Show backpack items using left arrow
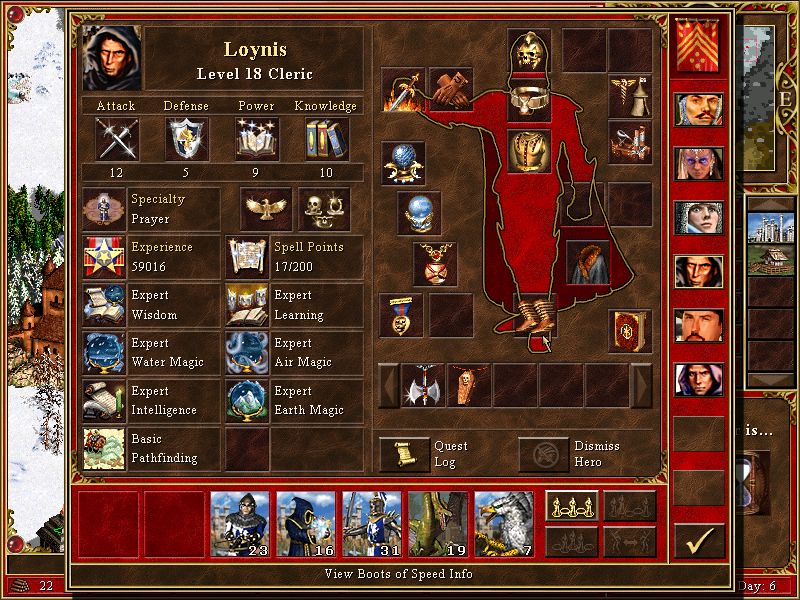The width and height of the screenshot is (800, 600). pyautogui.click(x=388, y=385)
